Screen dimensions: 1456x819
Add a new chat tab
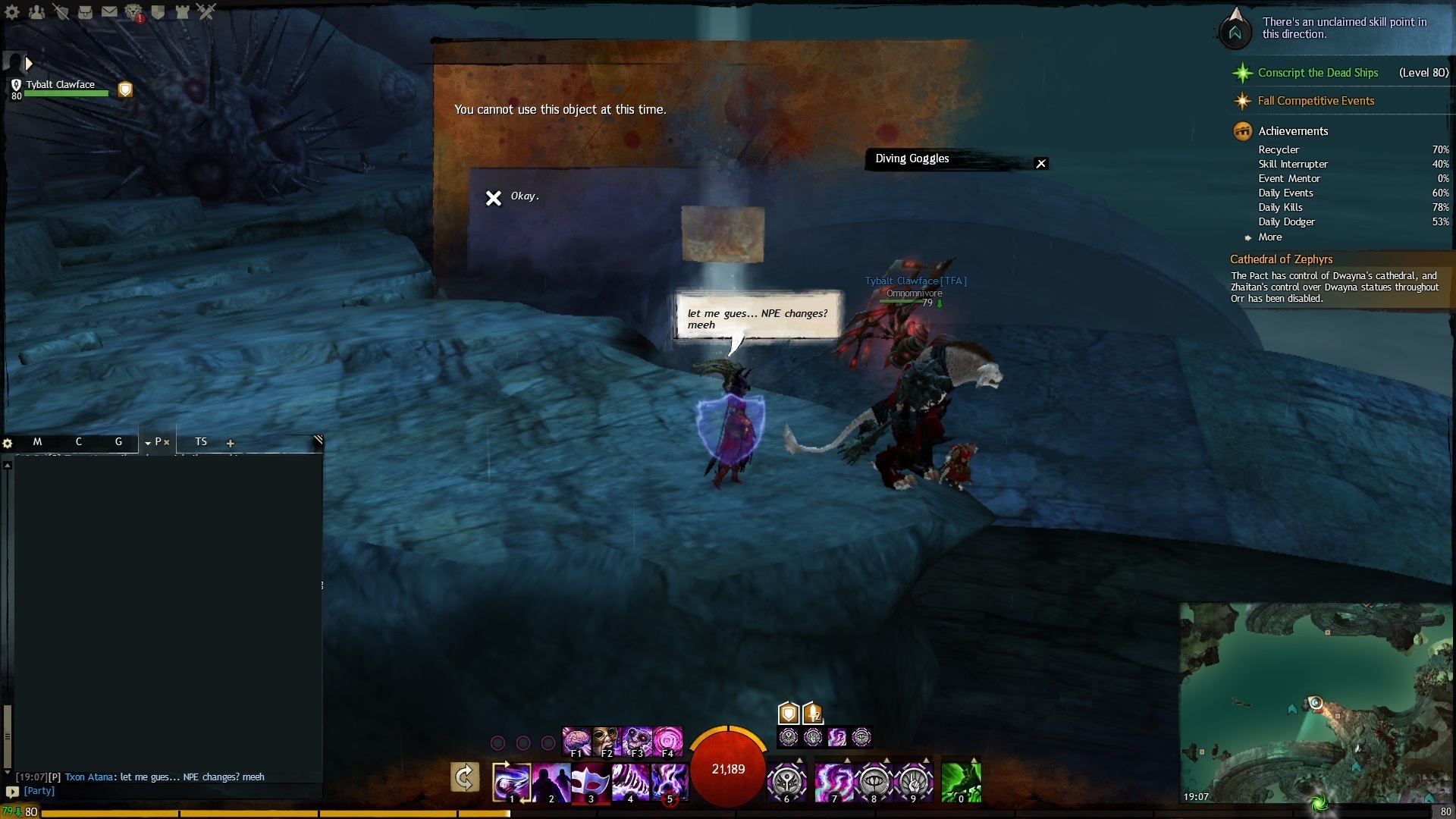[x=231, y=444]
